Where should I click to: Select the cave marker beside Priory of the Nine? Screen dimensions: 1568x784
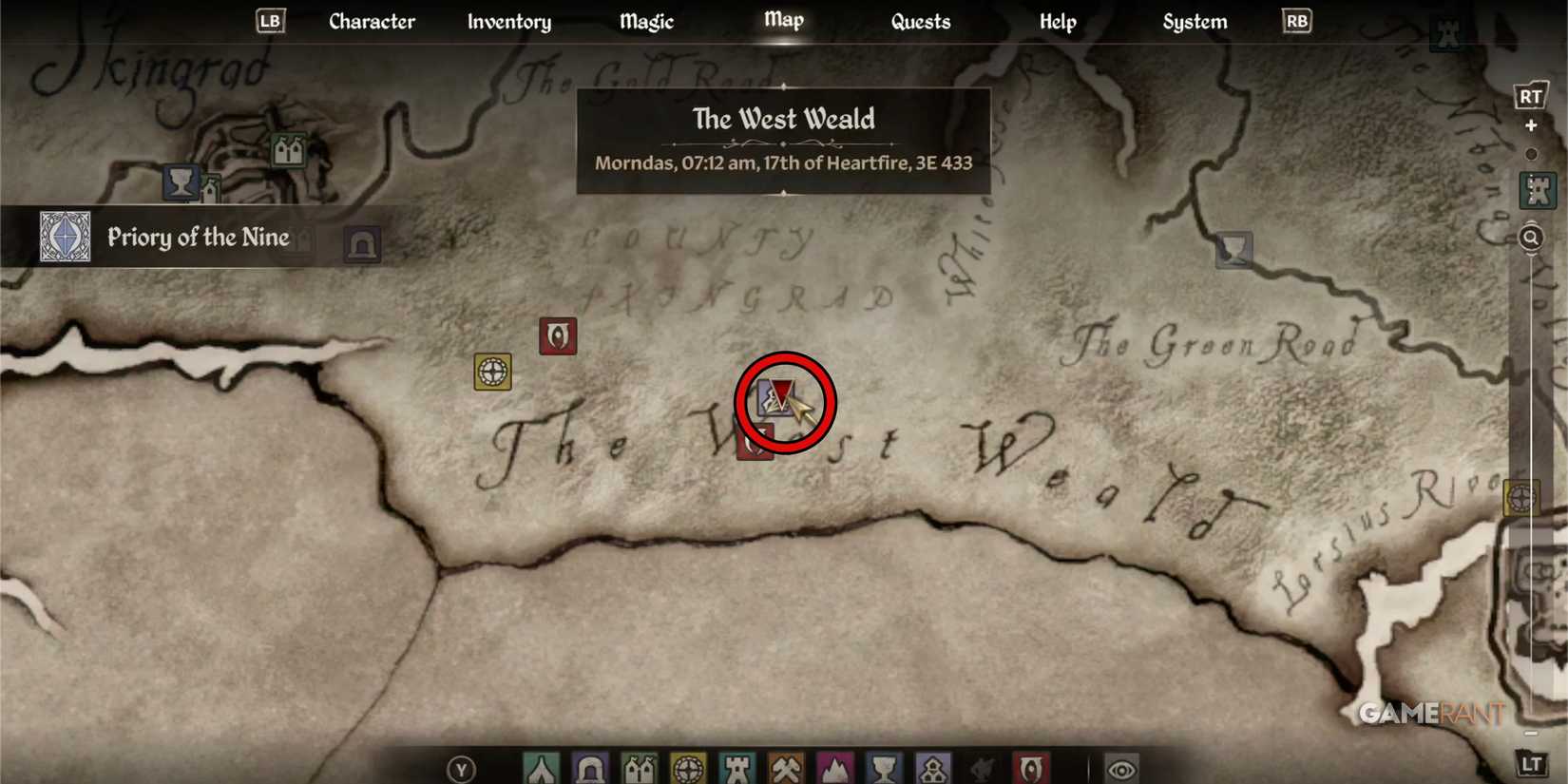(362, 244)
